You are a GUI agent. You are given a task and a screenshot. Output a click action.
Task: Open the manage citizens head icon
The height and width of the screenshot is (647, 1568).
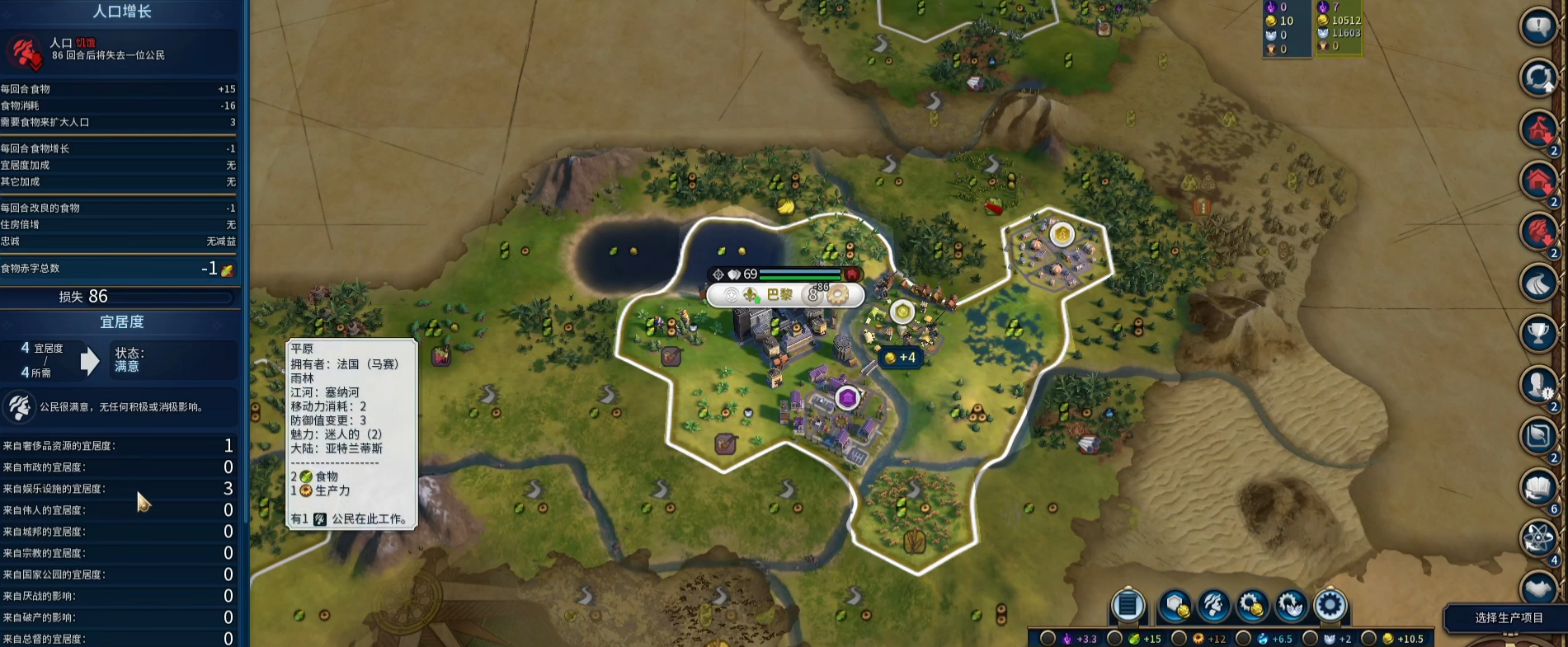[x=1213, y=606]
